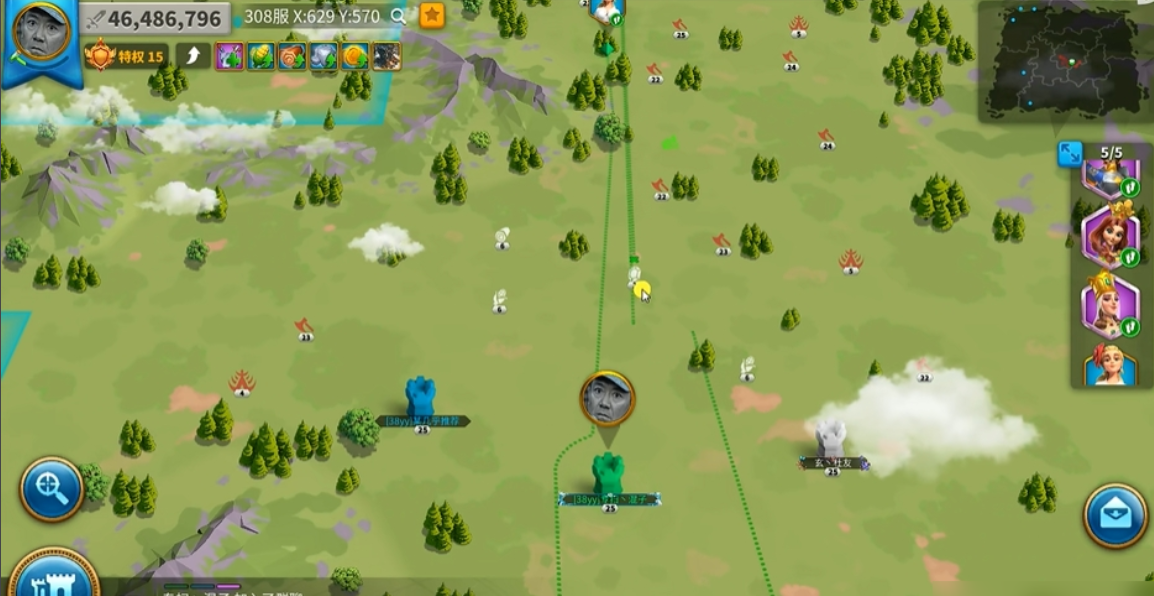The image size is (1154, 596).
Task: Select the white-haired crowned commander's march
Action: pos(1108,306)
